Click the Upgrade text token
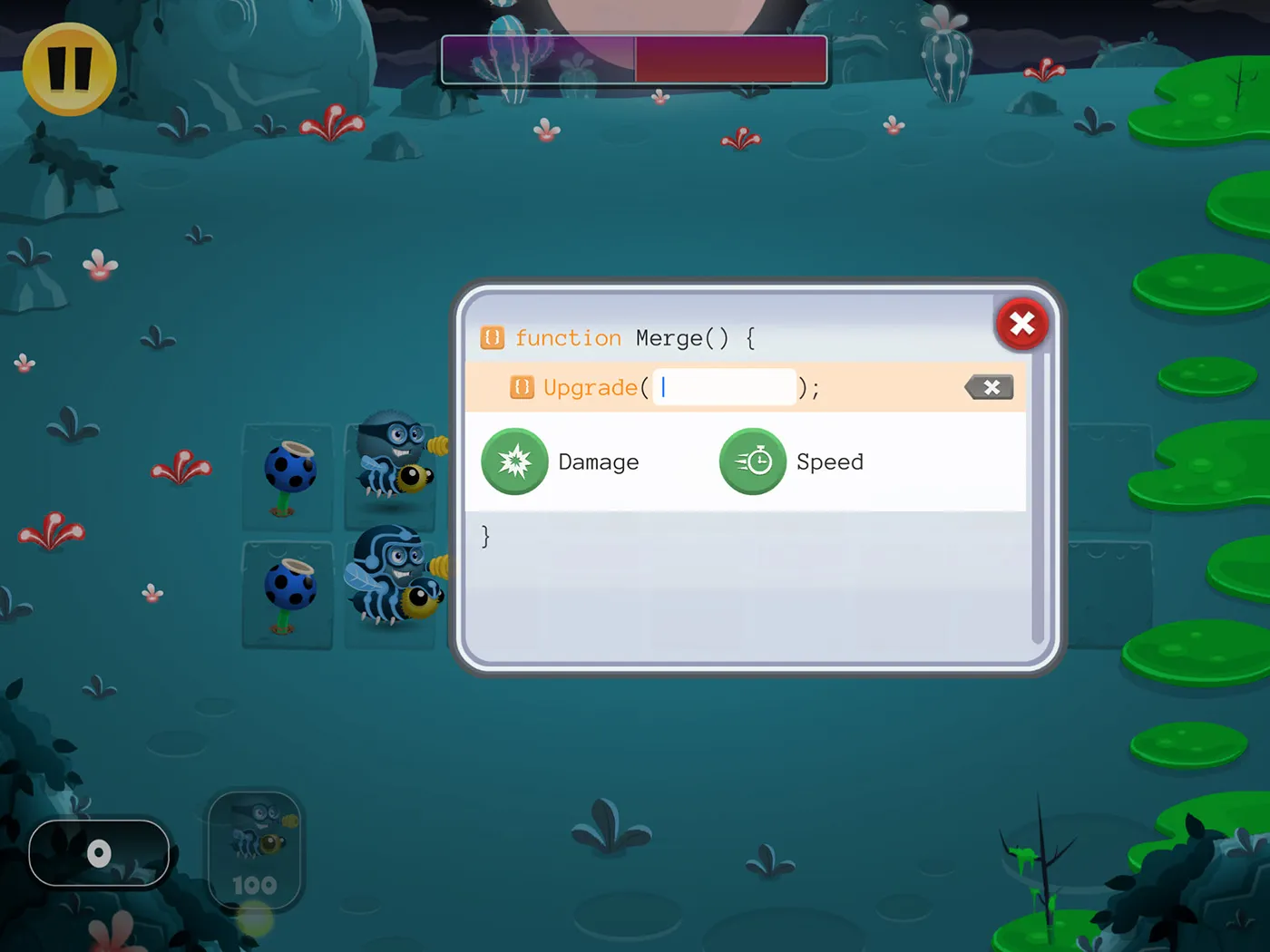1270x952 pixels. pos(590,387)
